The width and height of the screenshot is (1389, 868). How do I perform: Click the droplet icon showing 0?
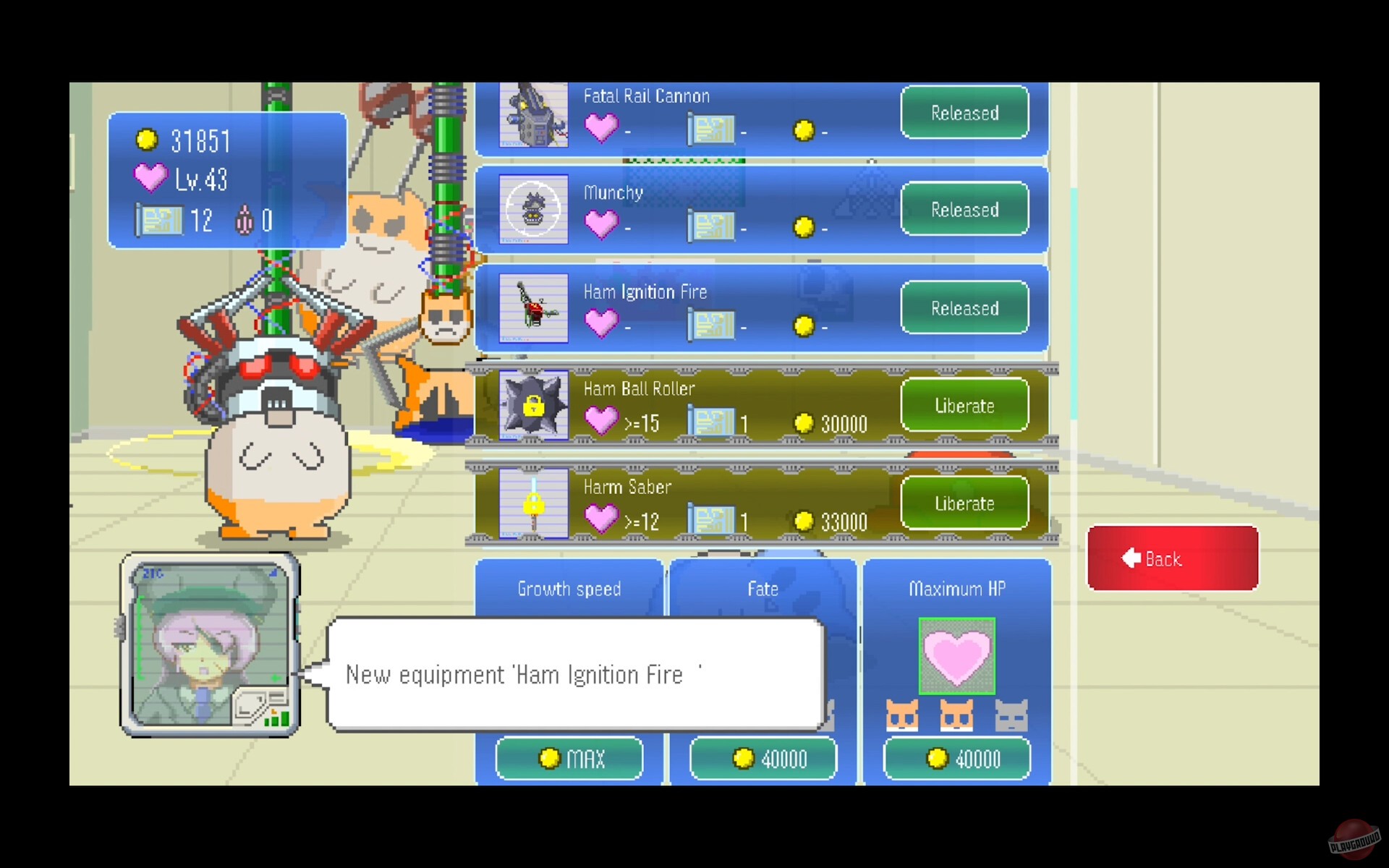click(x=245, y=221)
